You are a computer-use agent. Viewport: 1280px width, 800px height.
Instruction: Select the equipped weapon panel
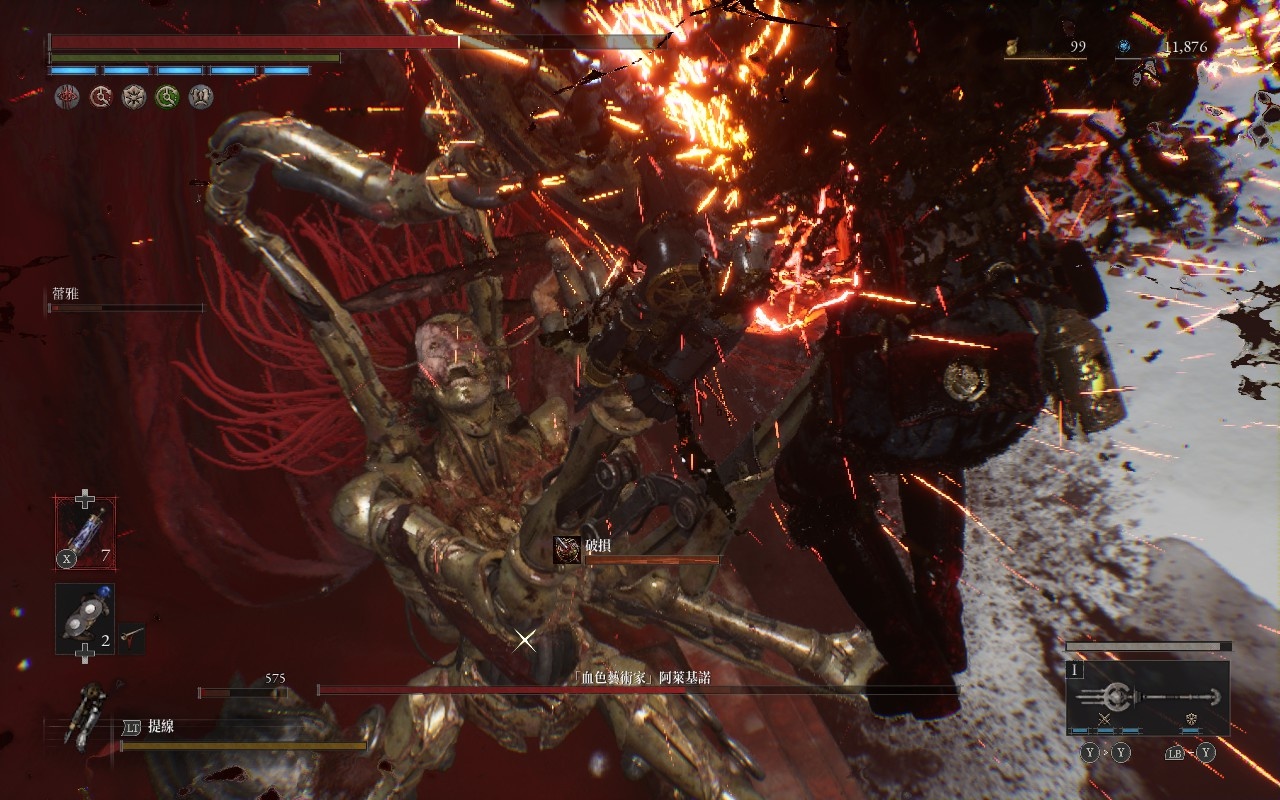1148,698
